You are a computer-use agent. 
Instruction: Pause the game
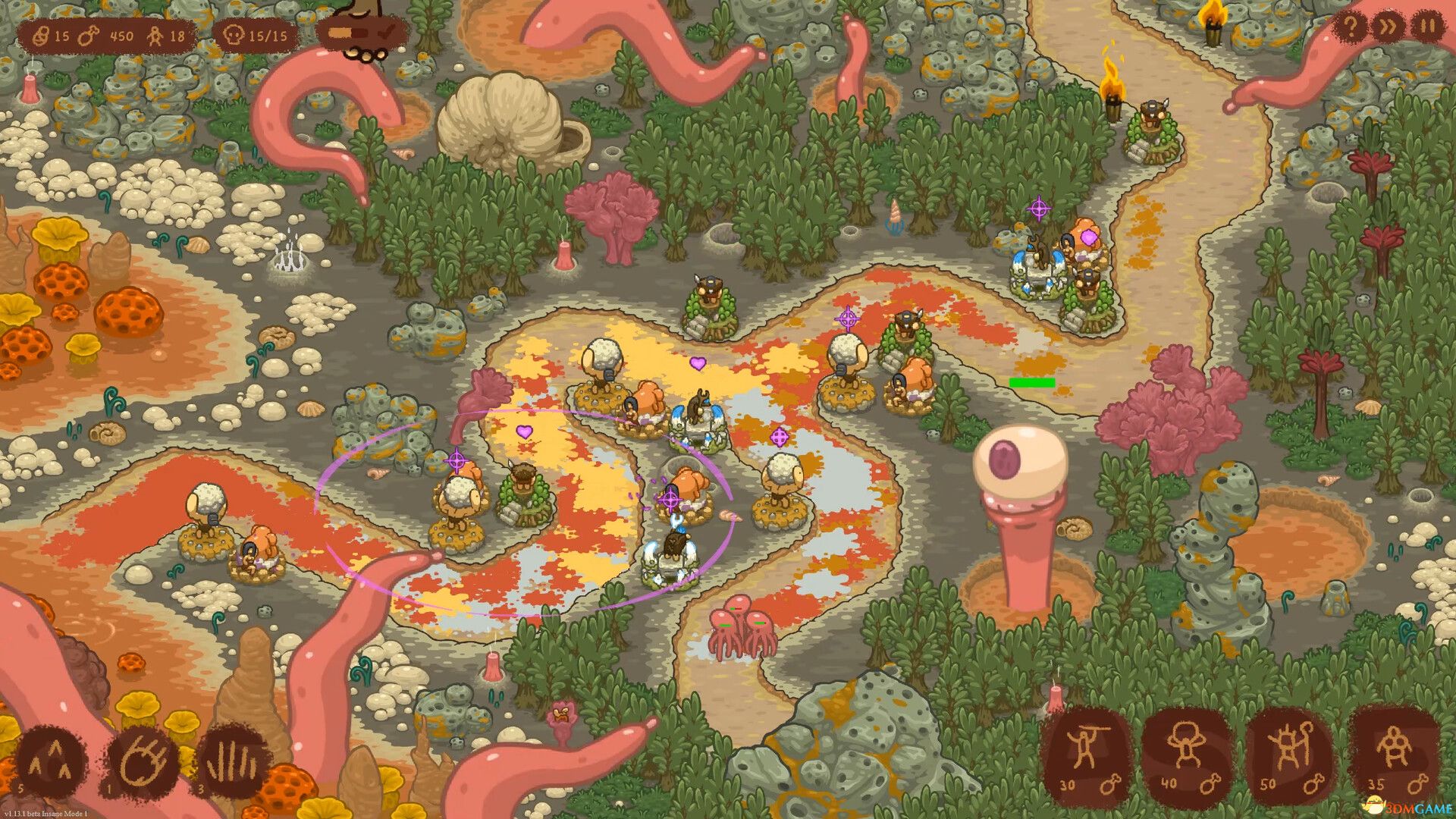(1428, 28)
